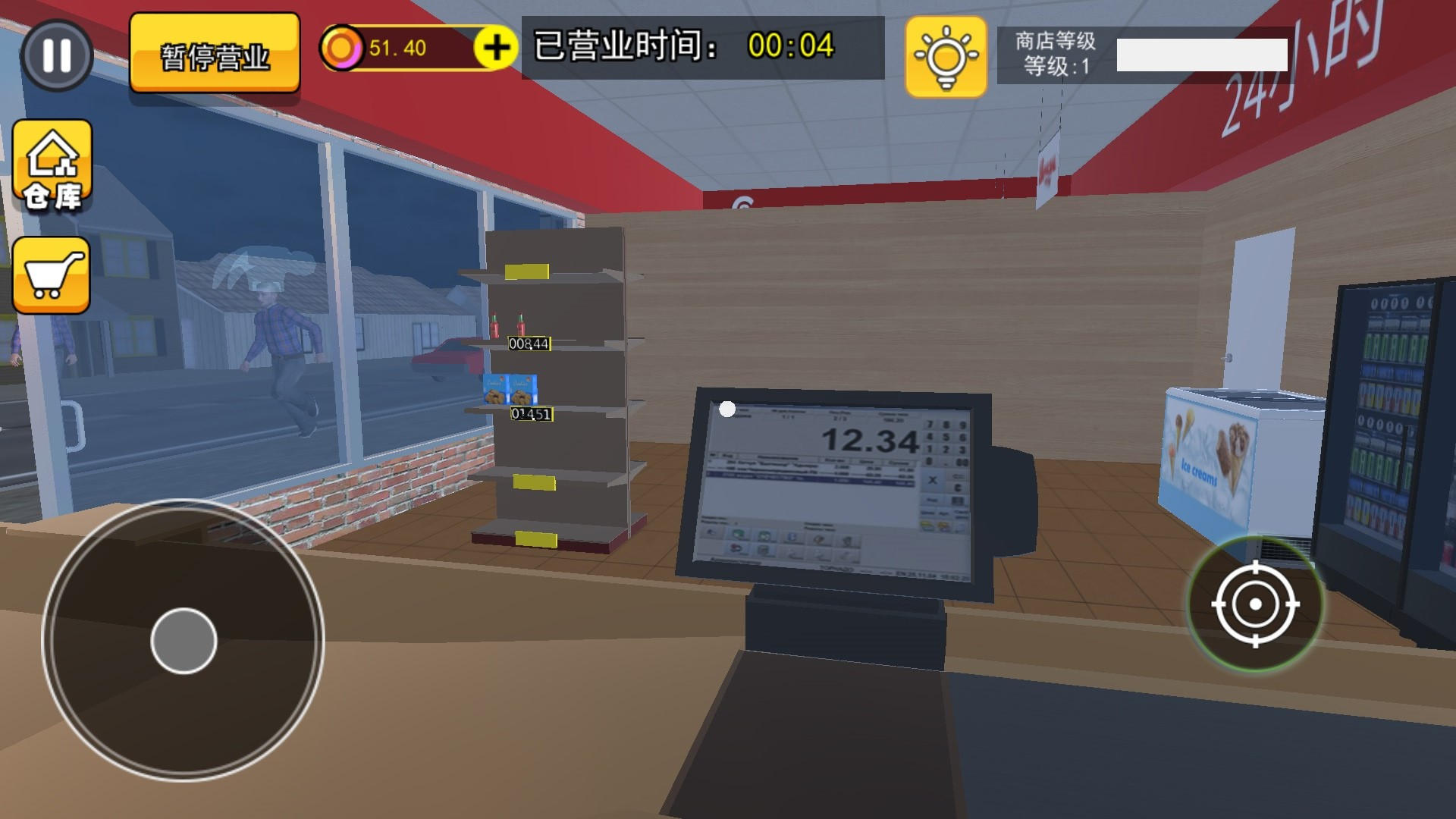The height and width of the screenshot is (819, 1456).
Task: Tap the yellow lightbulb hint icon
Action: 944,56
